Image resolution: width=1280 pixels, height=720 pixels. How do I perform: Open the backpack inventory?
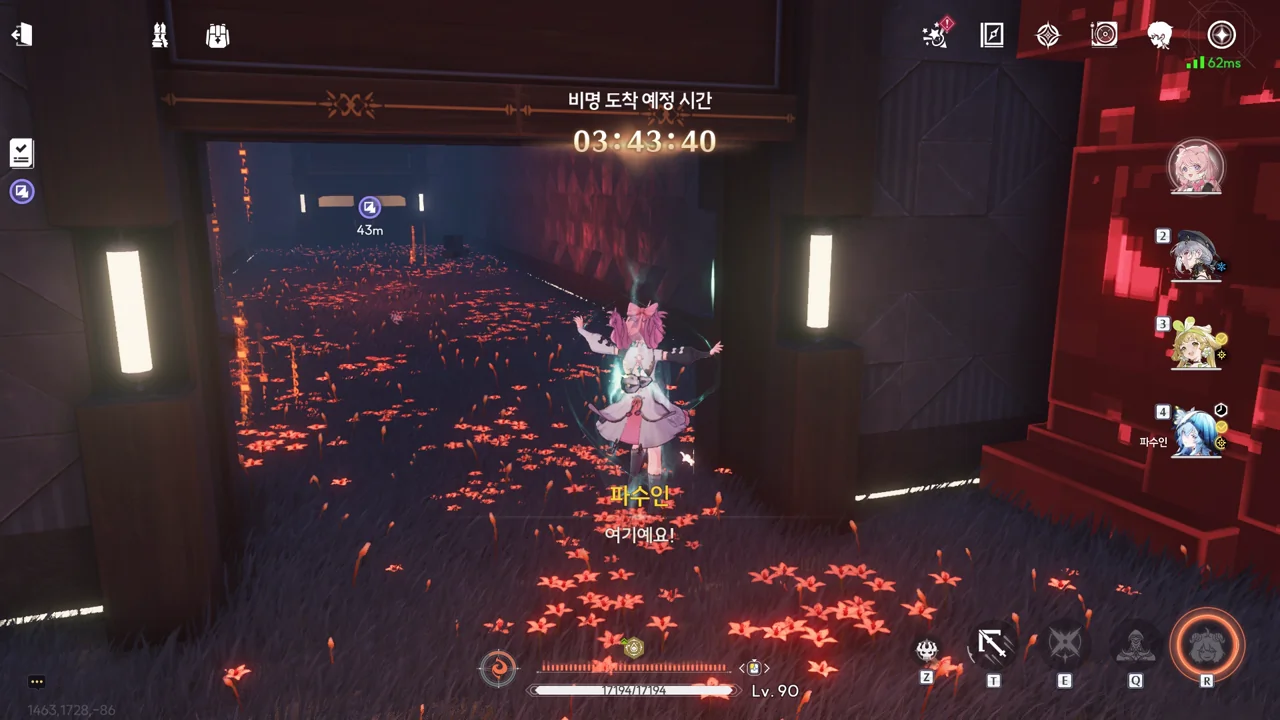pyautogui.click(x=217, y=36)
